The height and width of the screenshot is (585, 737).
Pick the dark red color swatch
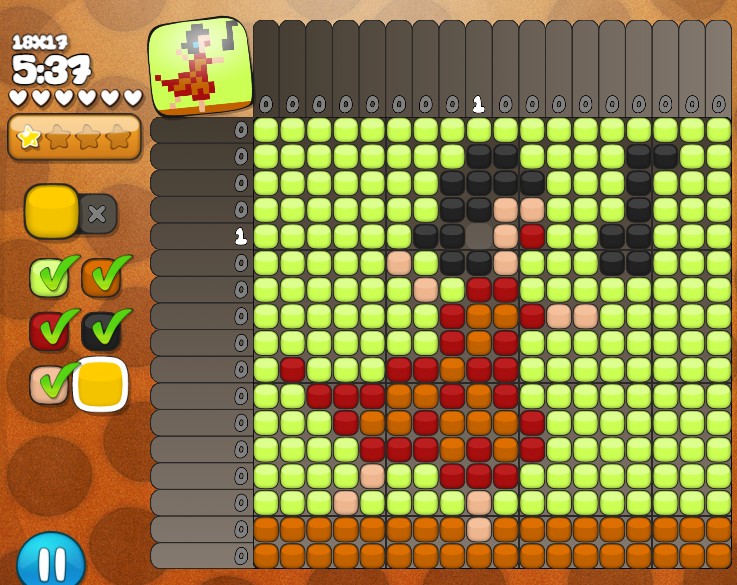pos(48,331)
